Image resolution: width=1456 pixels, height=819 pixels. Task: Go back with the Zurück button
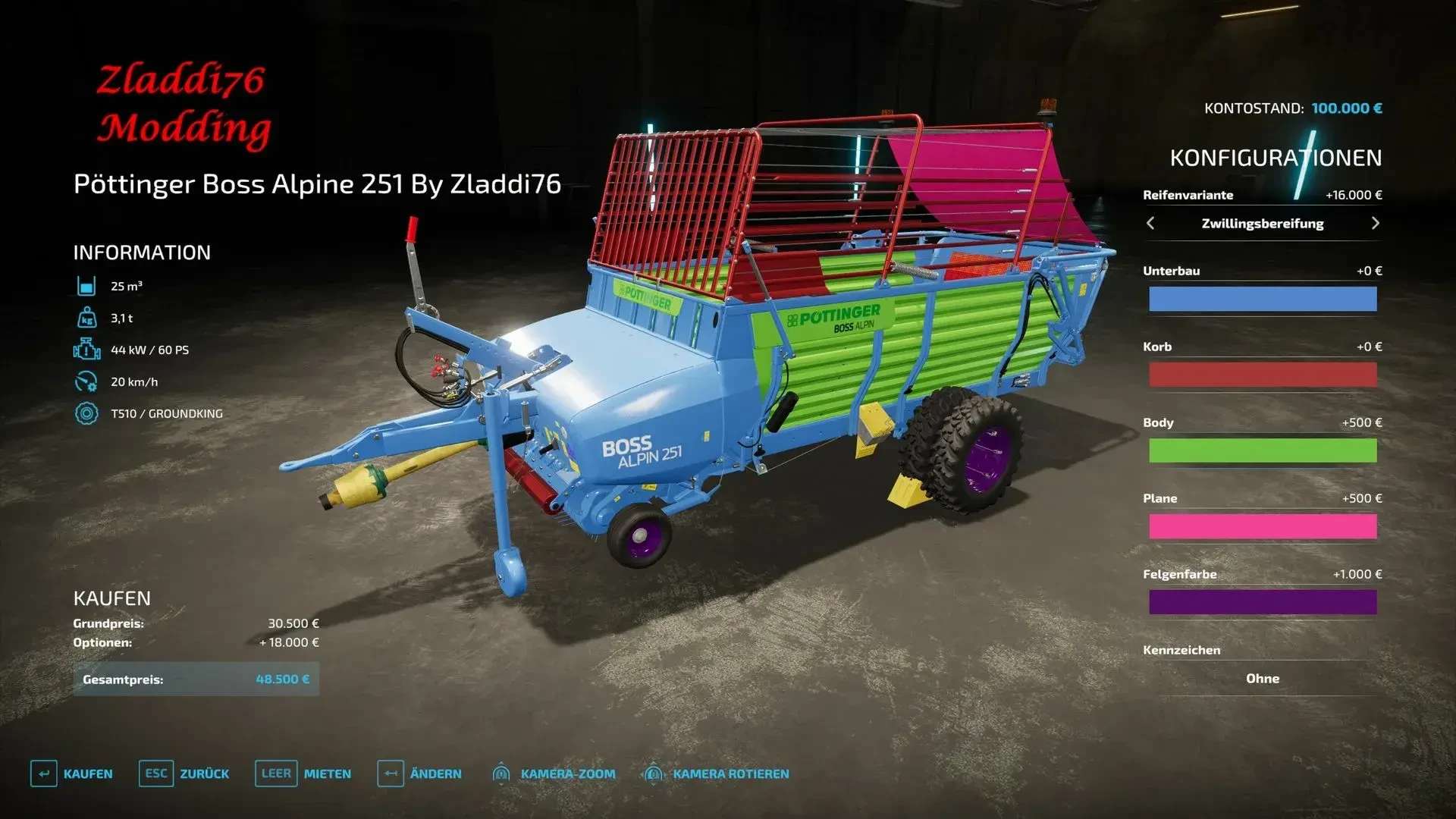[184, 773]
